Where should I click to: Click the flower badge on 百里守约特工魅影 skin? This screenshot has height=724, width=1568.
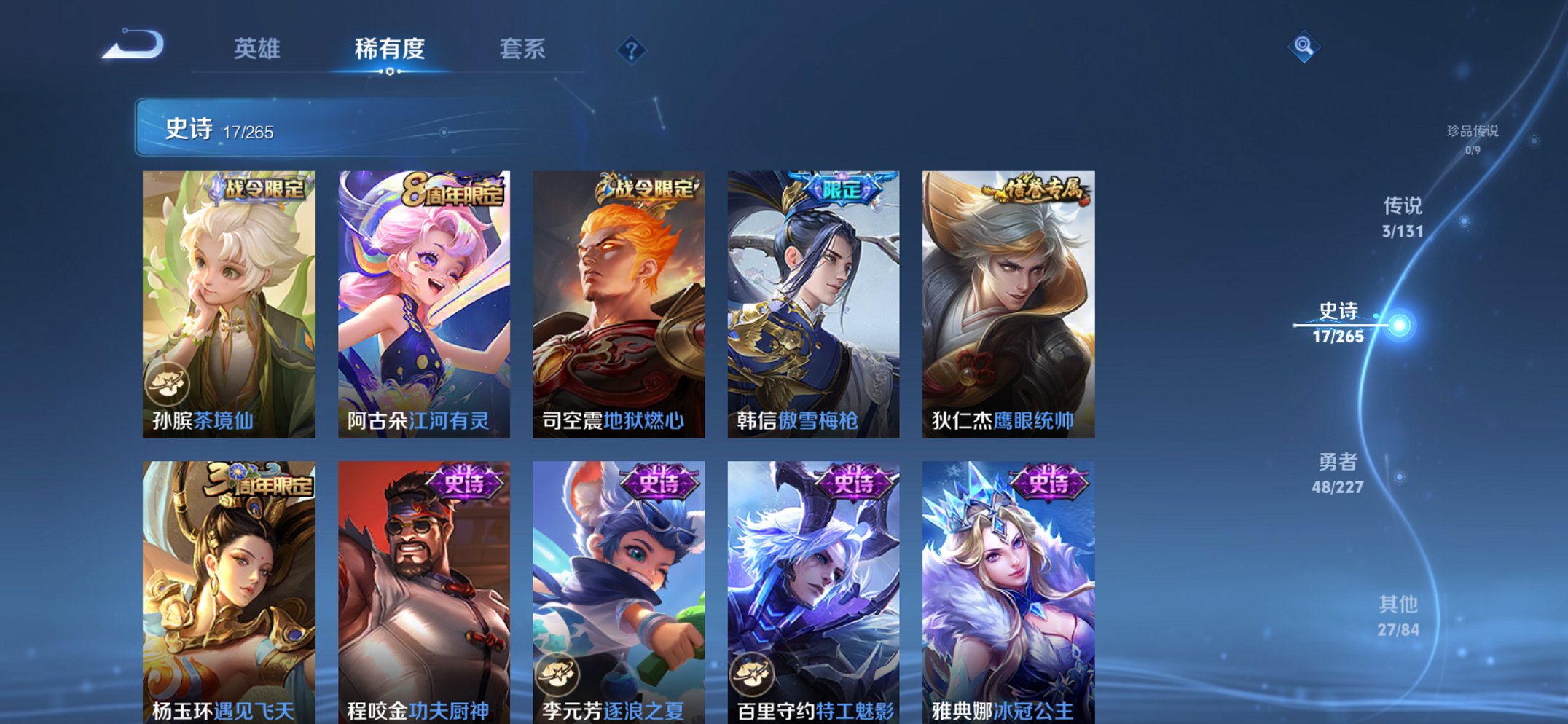pos(752,674)
